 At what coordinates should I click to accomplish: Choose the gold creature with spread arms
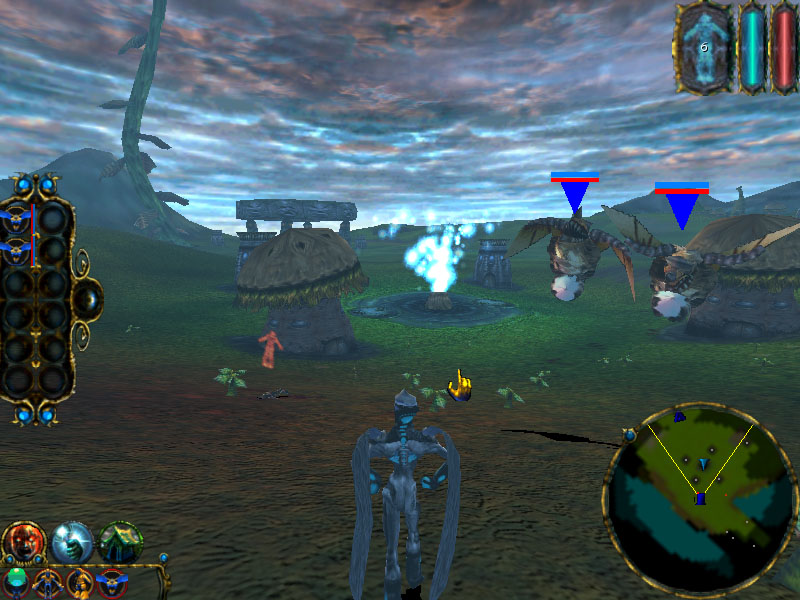pos(49,582)
